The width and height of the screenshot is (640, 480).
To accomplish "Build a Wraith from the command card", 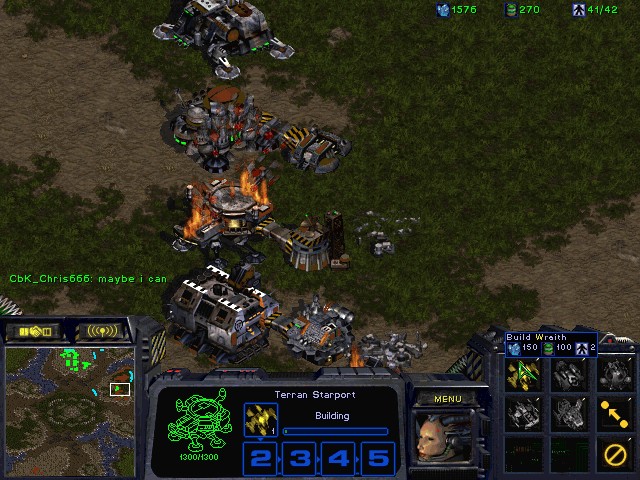I will pyautogui.click(x=522, y=375).
